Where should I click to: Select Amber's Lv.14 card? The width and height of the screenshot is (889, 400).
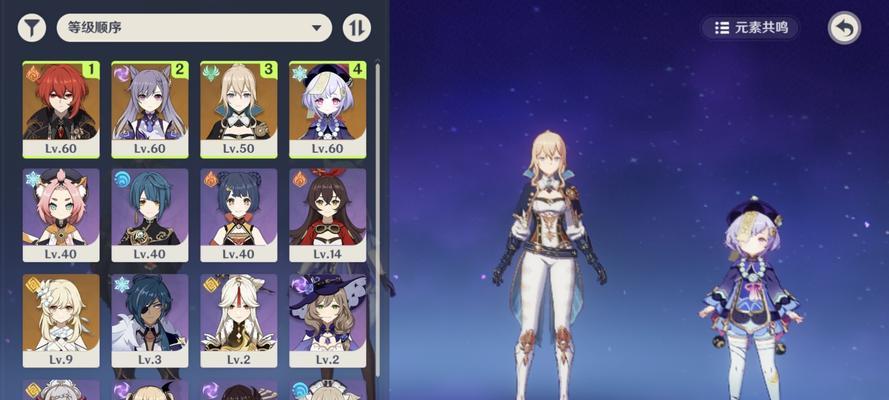click(x=327, y=215)
